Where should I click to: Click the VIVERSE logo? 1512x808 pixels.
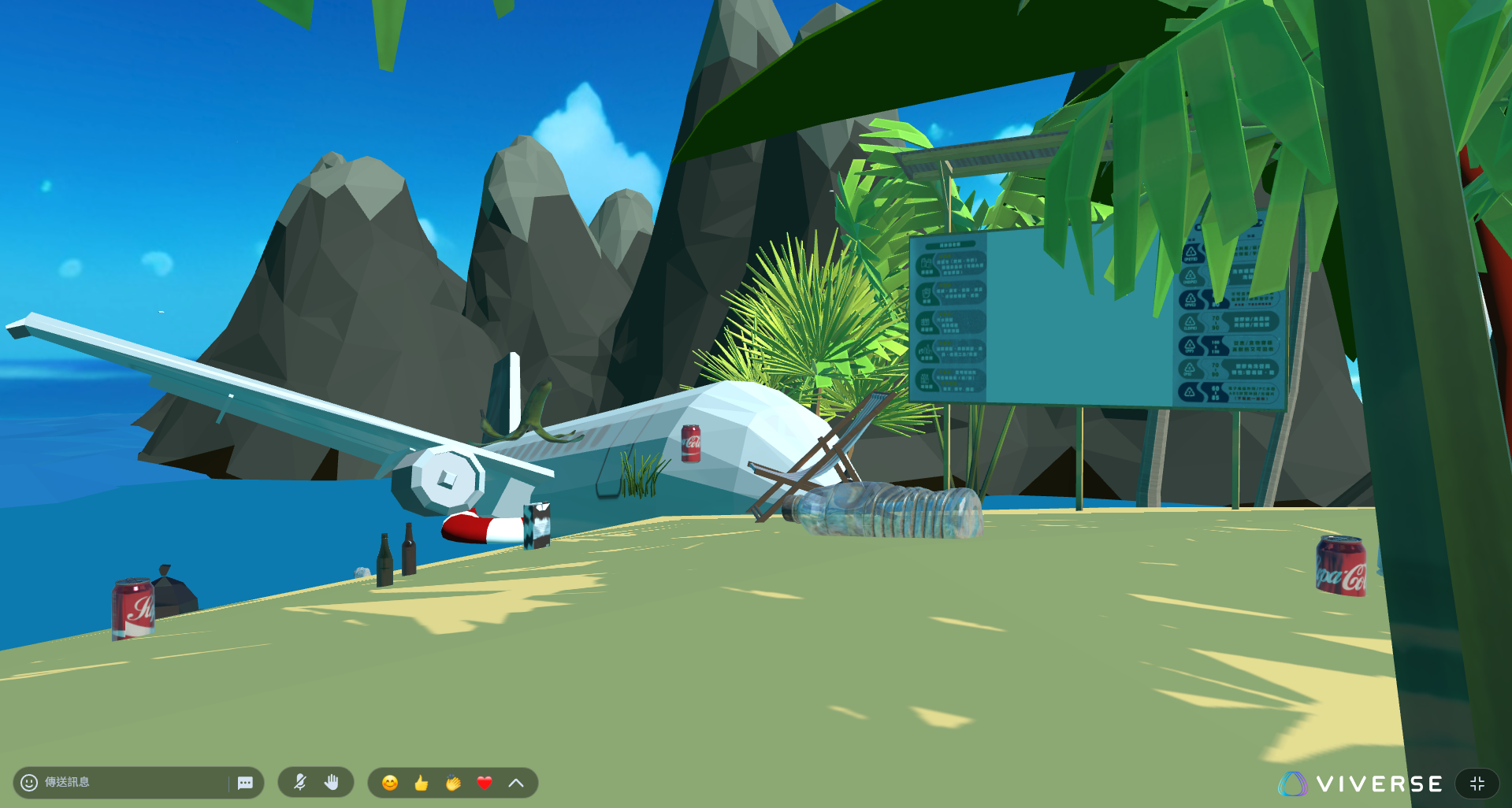(1361, 784)
